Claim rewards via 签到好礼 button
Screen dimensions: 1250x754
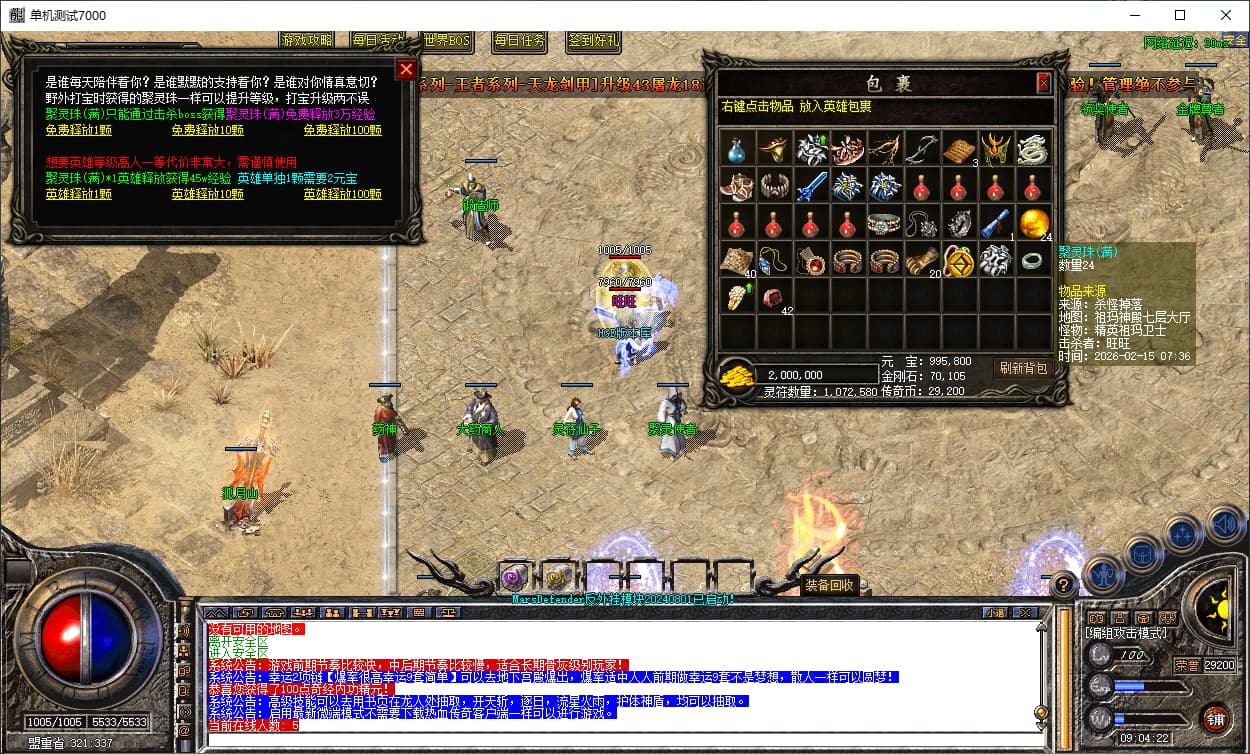593,41
